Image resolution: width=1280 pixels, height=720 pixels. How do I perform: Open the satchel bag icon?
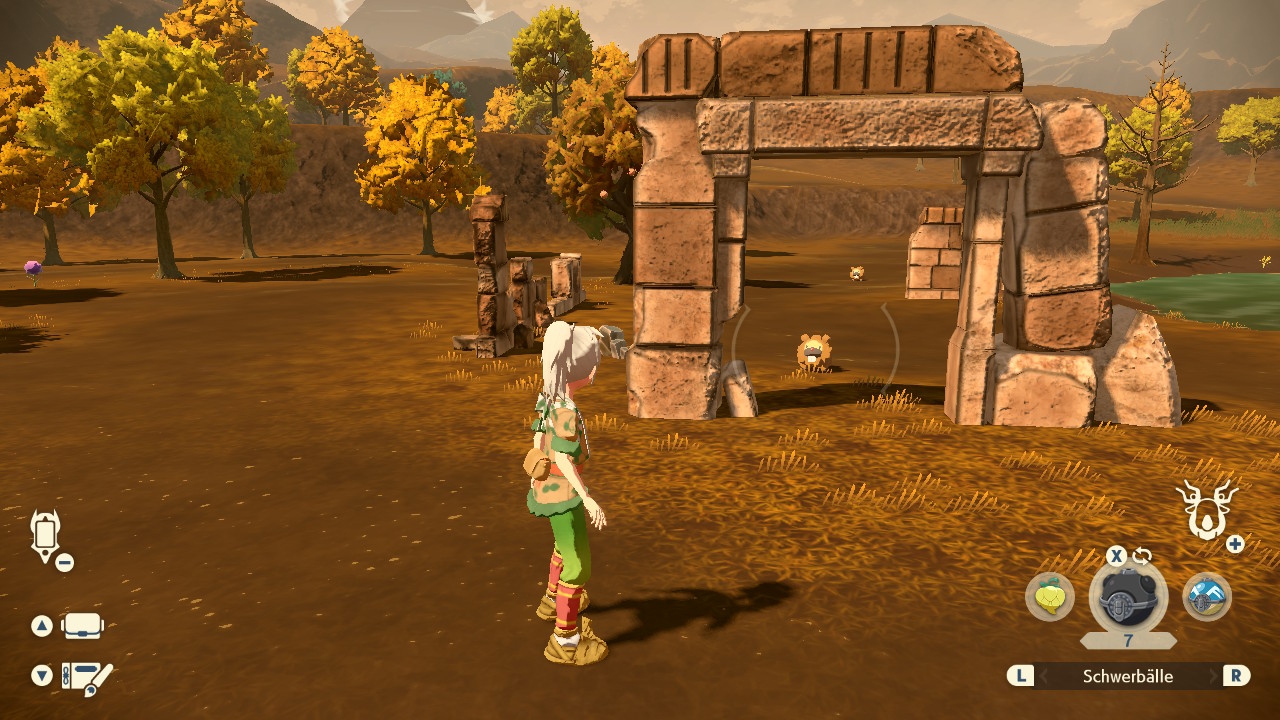tap(83, 627)
